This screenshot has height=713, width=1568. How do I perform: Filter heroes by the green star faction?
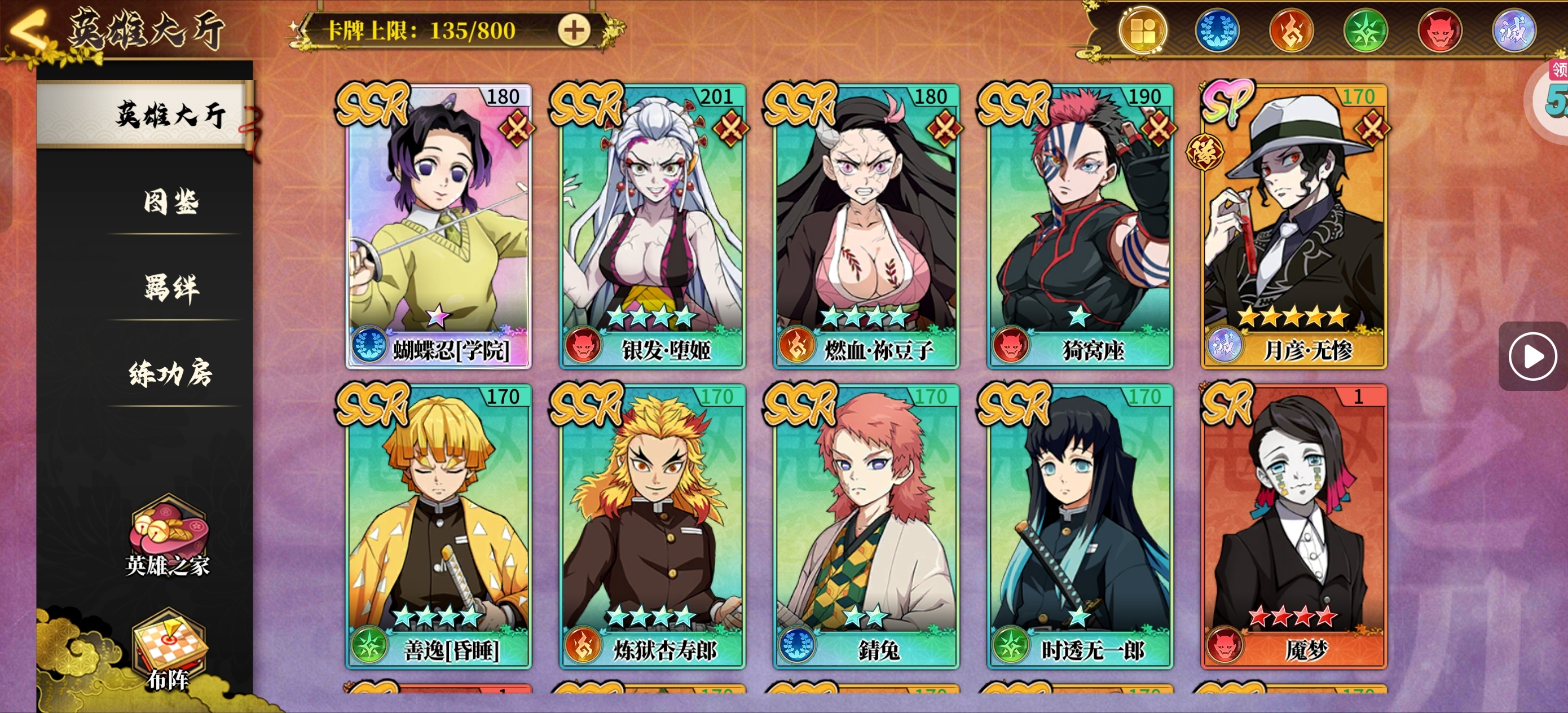[1366, 31]
